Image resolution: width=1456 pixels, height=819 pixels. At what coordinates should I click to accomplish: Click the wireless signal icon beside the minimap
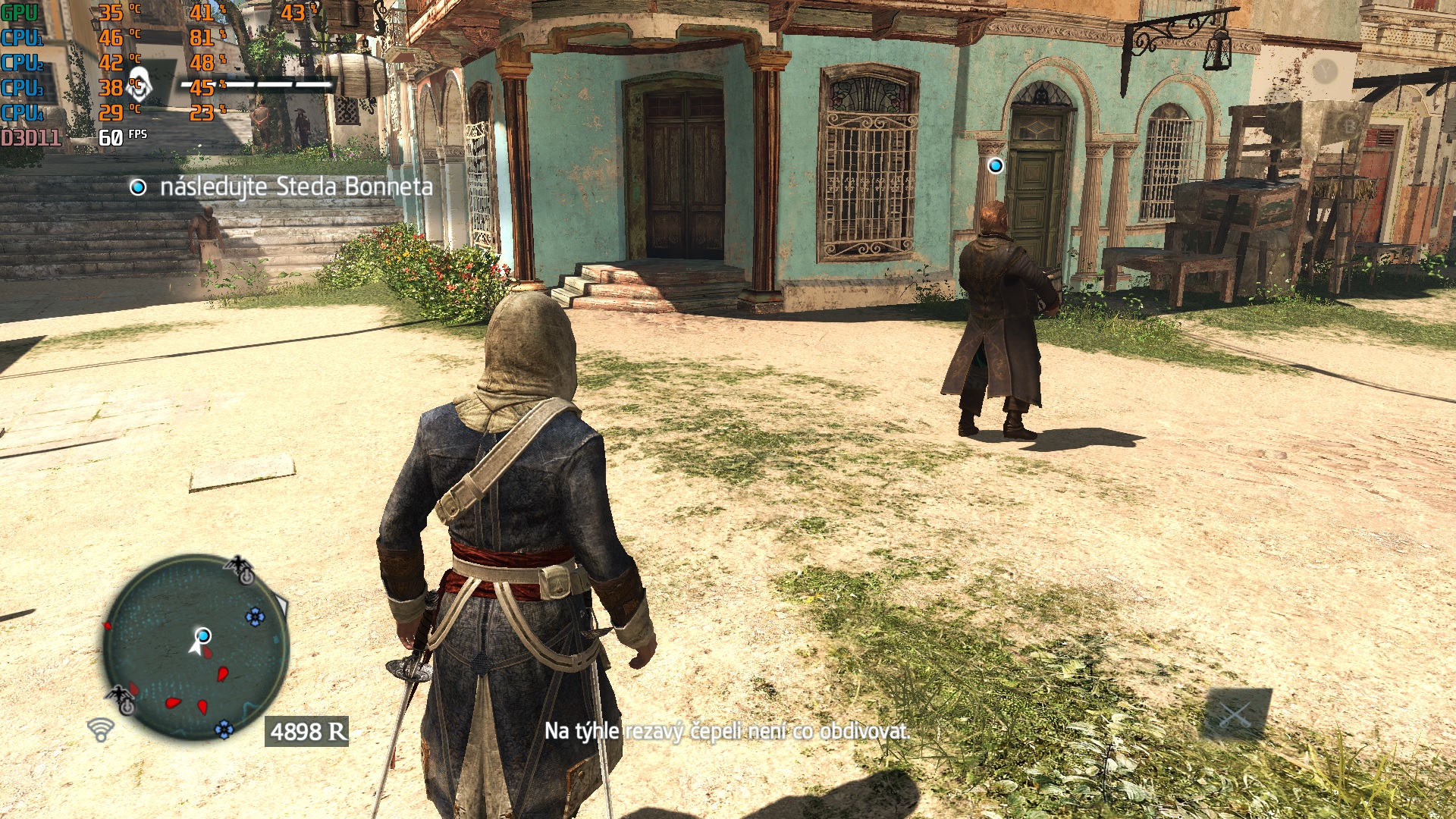click(100, 730)
